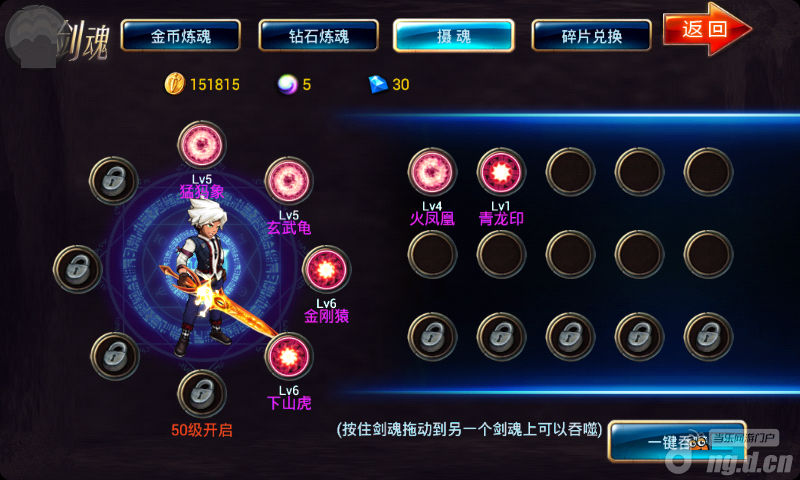Pick the equipped 下山虎 soul orb
The height and width of the screenshot is (480, 800).
click(289, 357)
